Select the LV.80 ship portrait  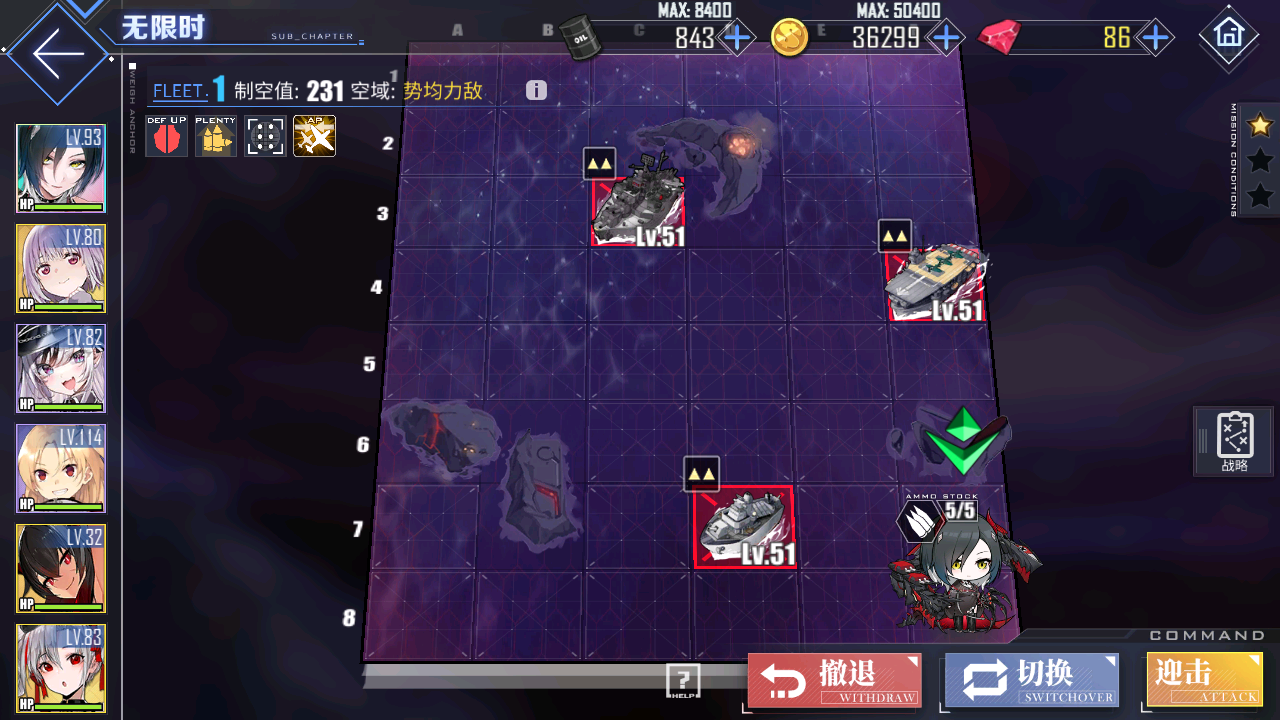(61, 269)
